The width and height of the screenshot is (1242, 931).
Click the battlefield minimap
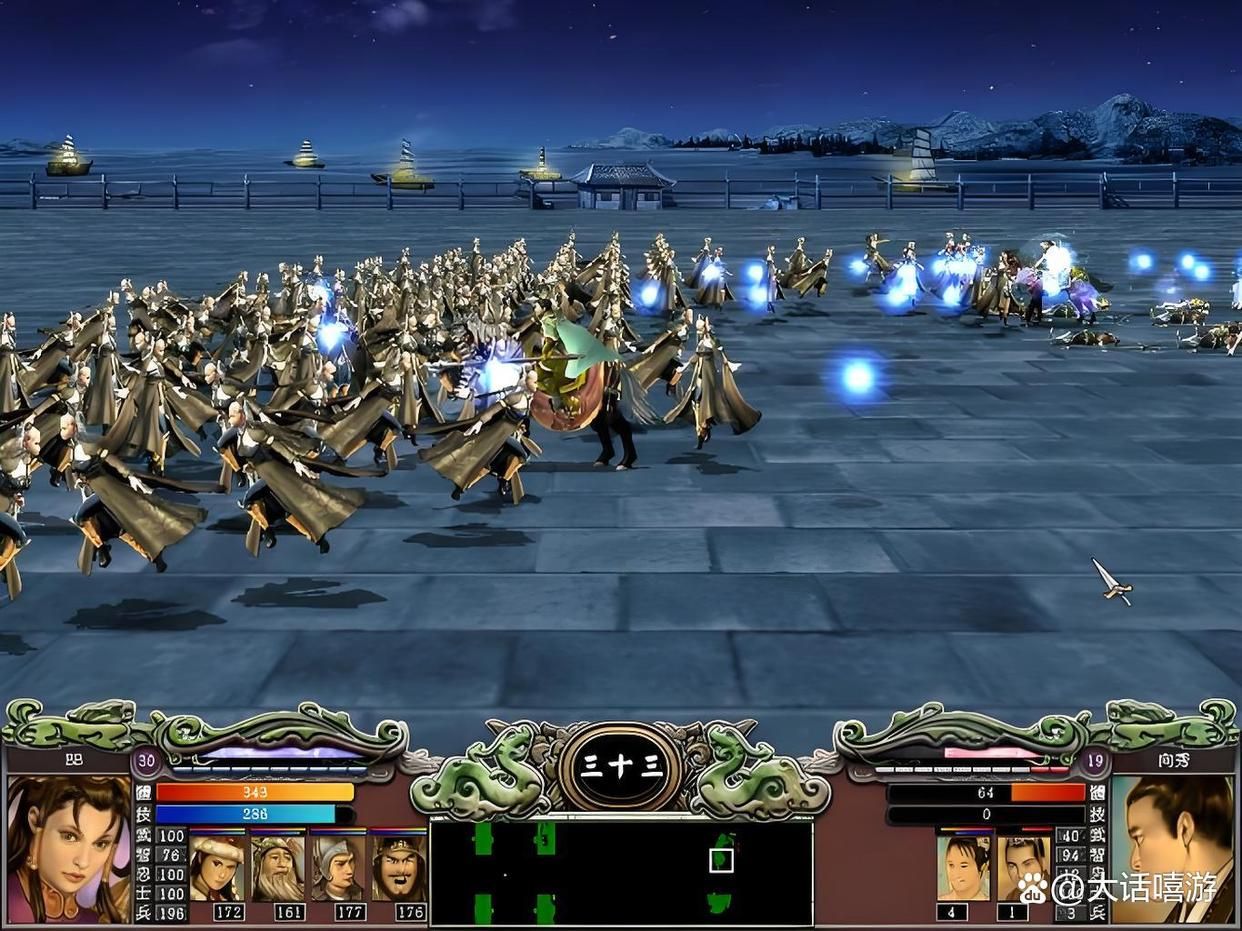coord(620,871)
